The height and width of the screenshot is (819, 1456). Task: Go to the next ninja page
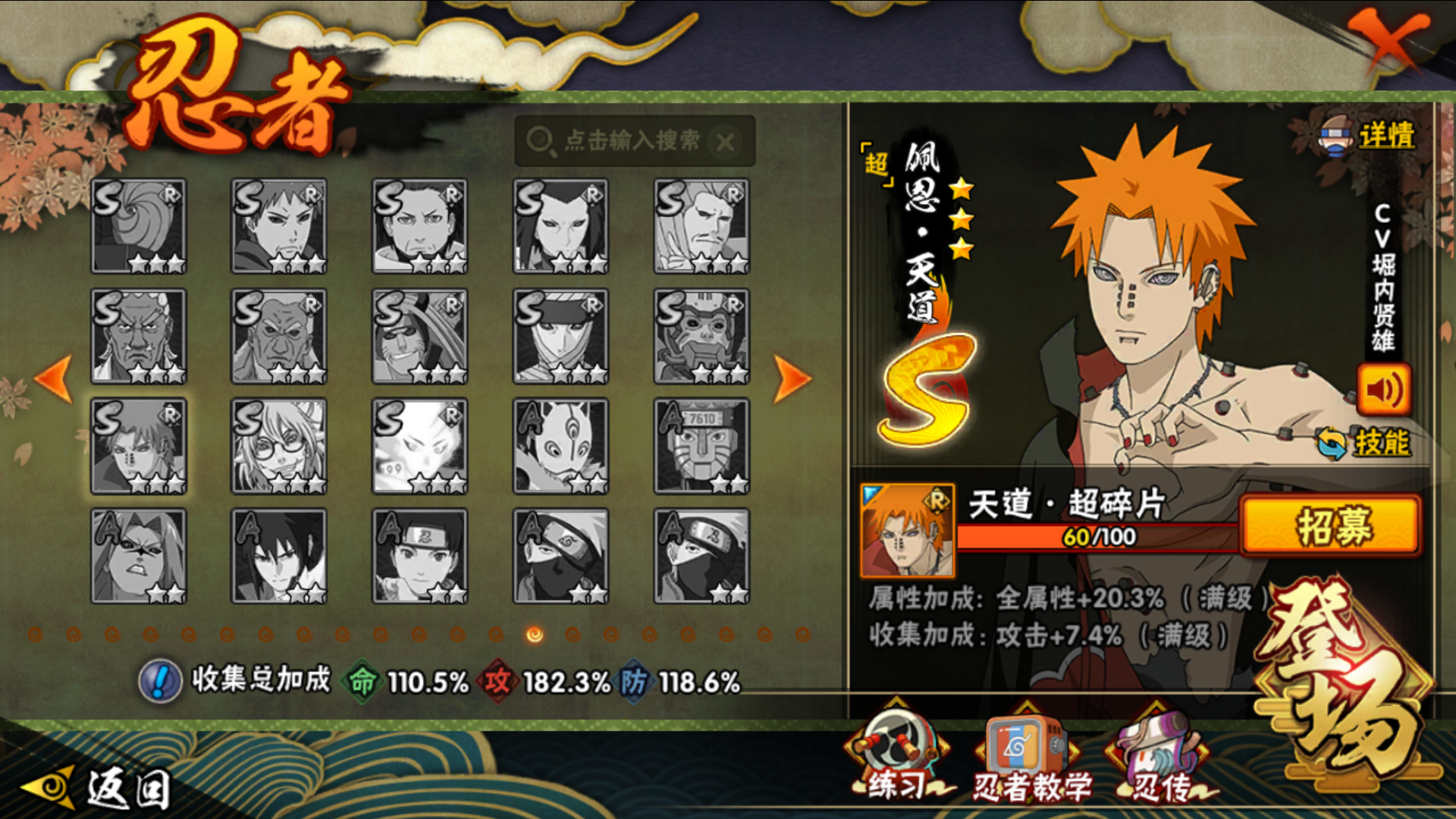(x=792, y=378)
